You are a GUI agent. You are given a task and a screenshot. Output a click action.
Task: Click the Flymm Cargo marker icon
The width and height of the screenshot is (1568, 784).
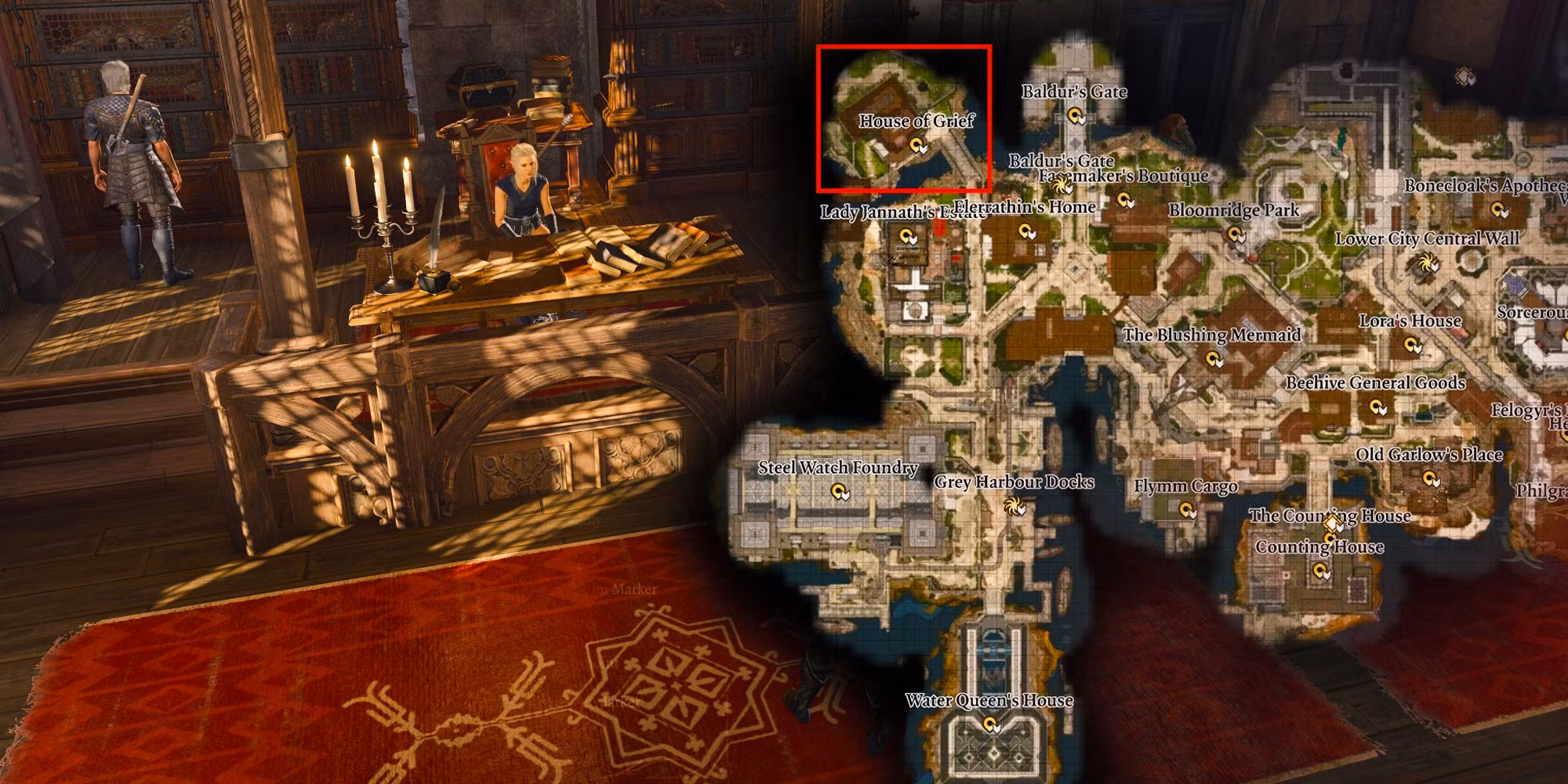click(x=1188, y=510)
